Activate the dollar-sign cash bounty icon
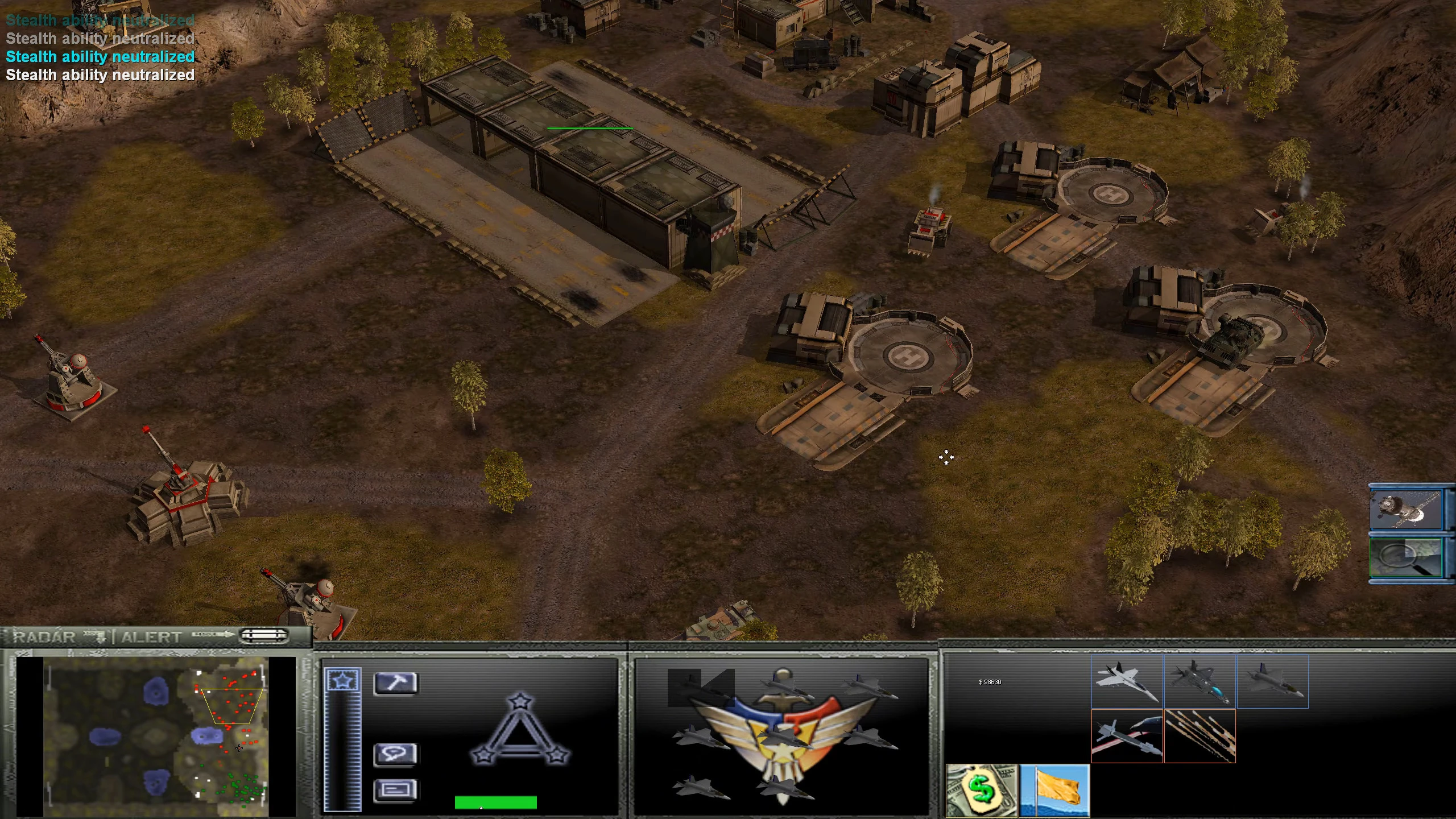 pos(981,791)
